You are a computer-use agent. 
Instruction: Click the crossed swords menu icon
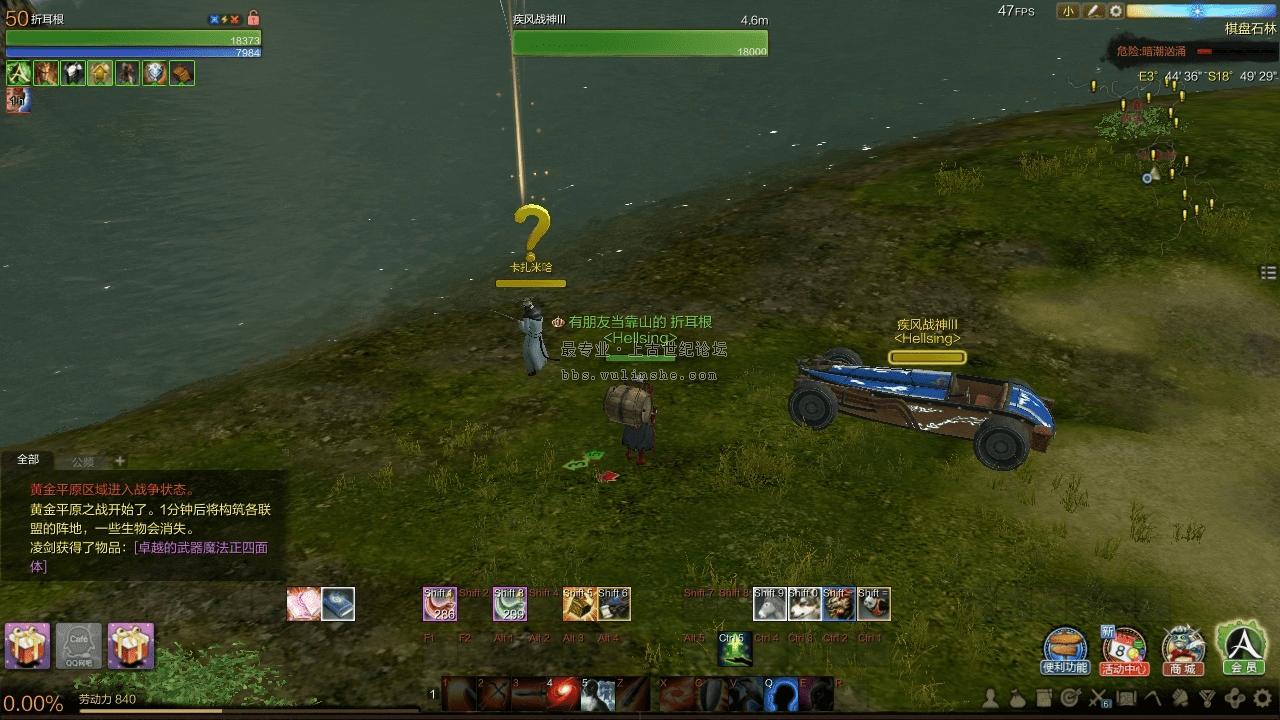[x=1098, y=698]
